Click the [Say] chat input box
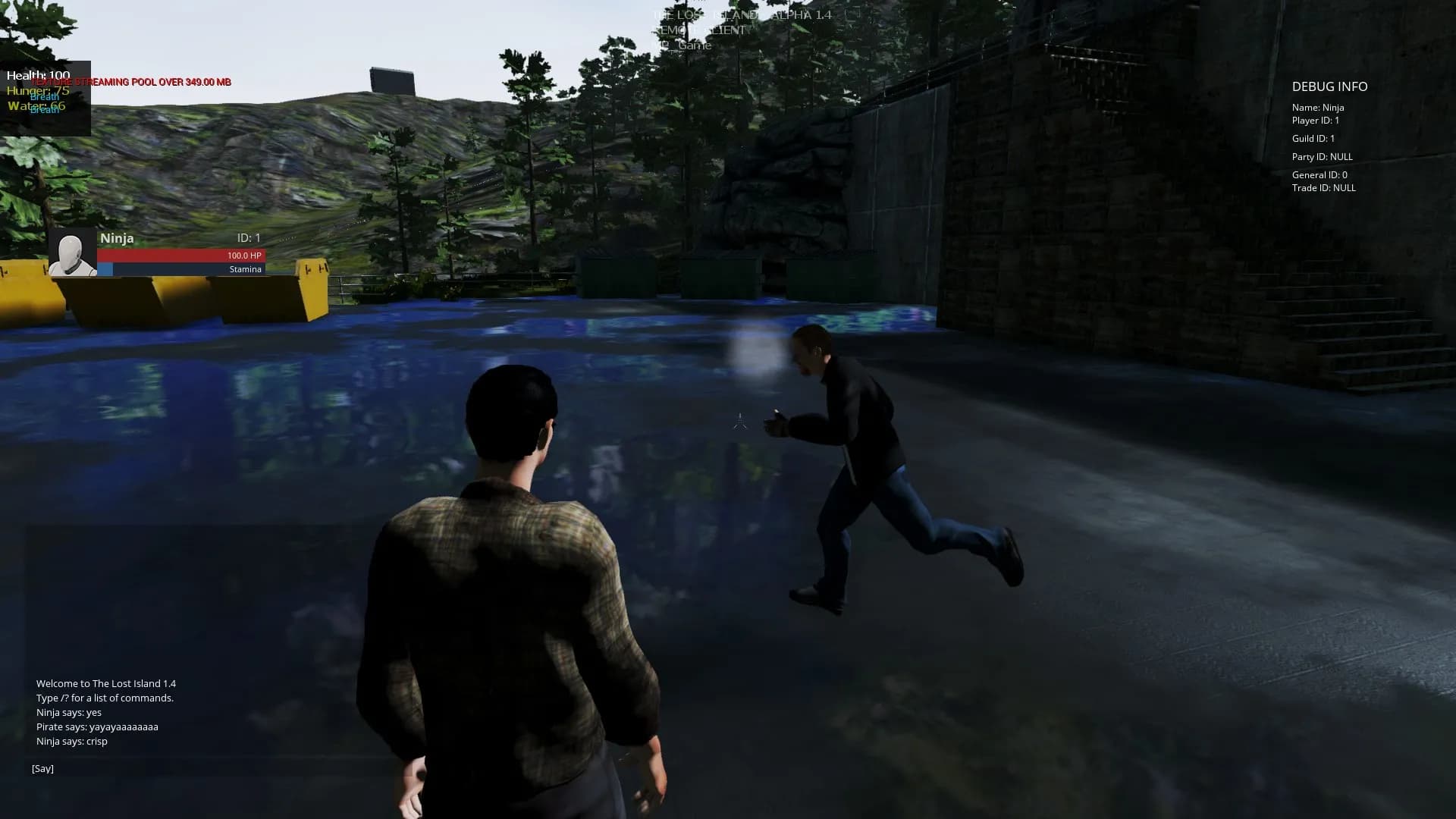The width and height of the screenshot is (1456, 819). click(x=212, y=768)
